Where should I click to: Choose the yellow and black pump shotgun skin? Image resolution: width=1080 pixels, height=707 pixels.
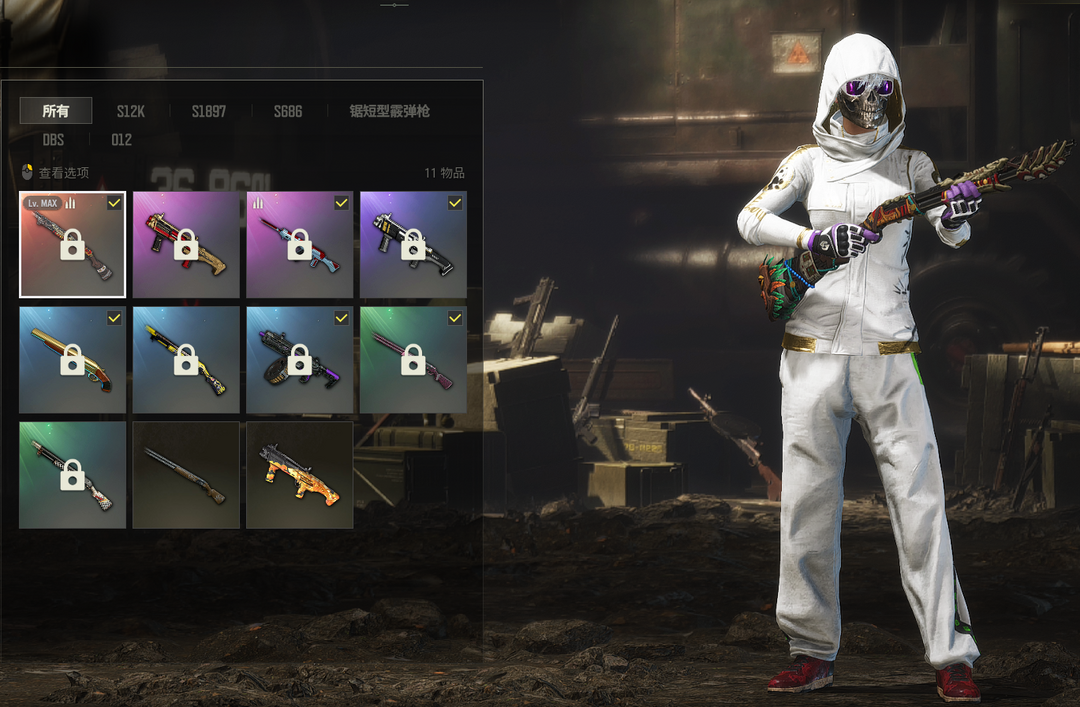pyautogui.click(x=186, y=360)
